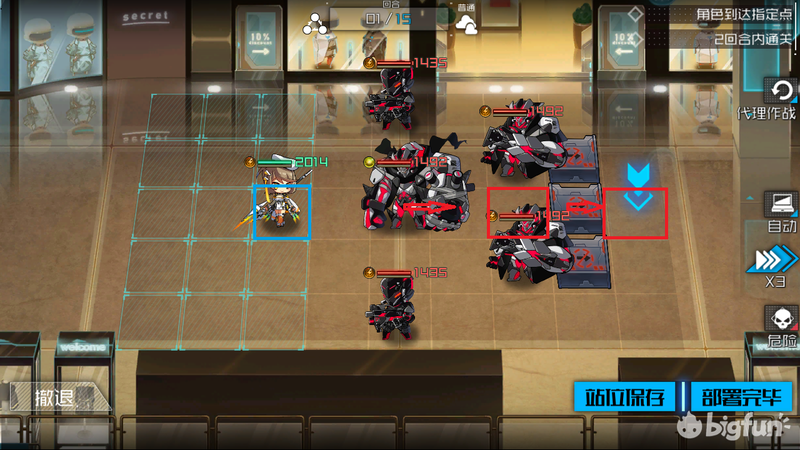The width and height of the screenshot is (800, 450).
Task: Save formation with 站位保存
Action: pyautogui.click(x=625, y=396)
